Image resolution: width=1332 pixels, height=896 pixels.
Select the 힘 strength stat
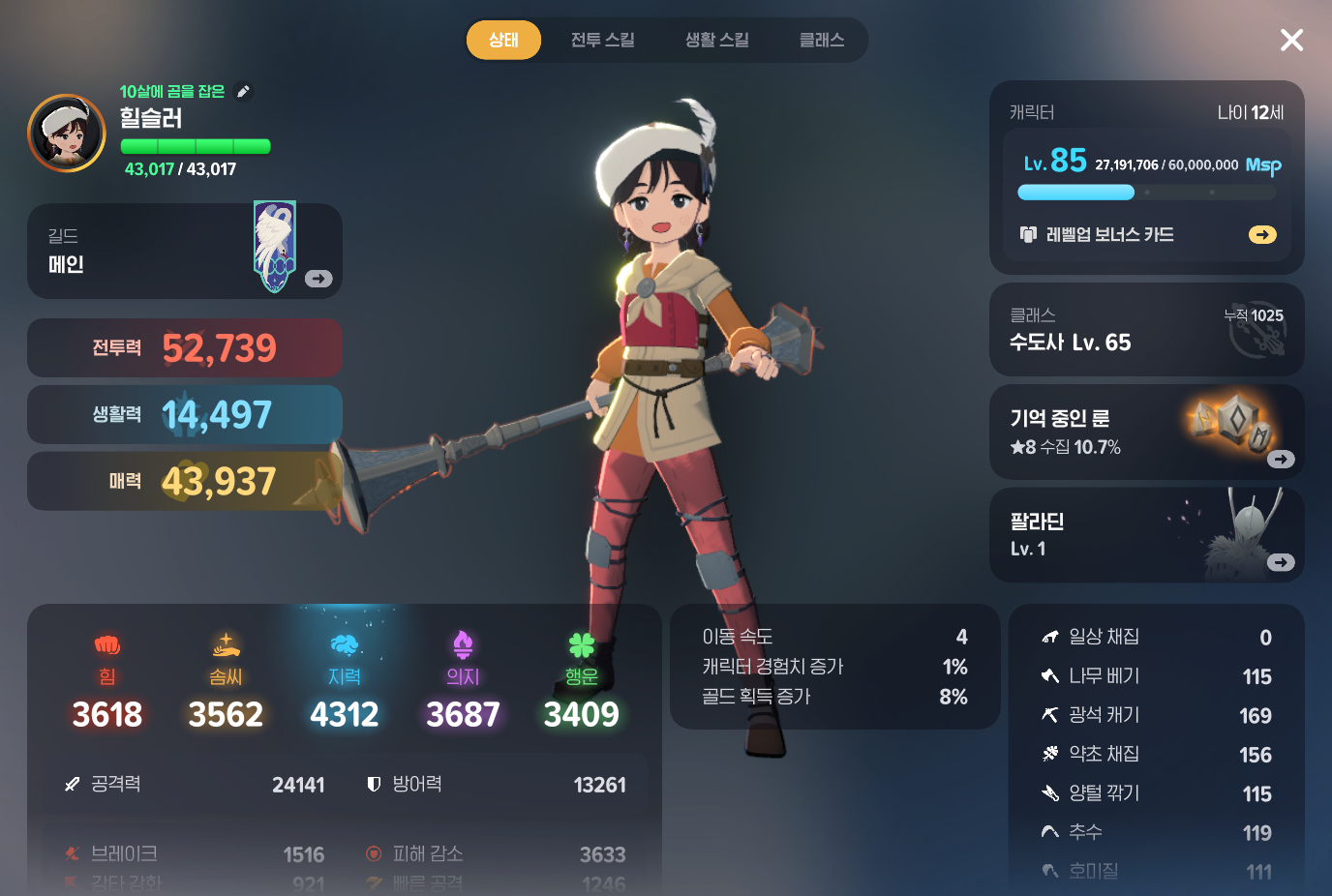click(x=107, y=682)
